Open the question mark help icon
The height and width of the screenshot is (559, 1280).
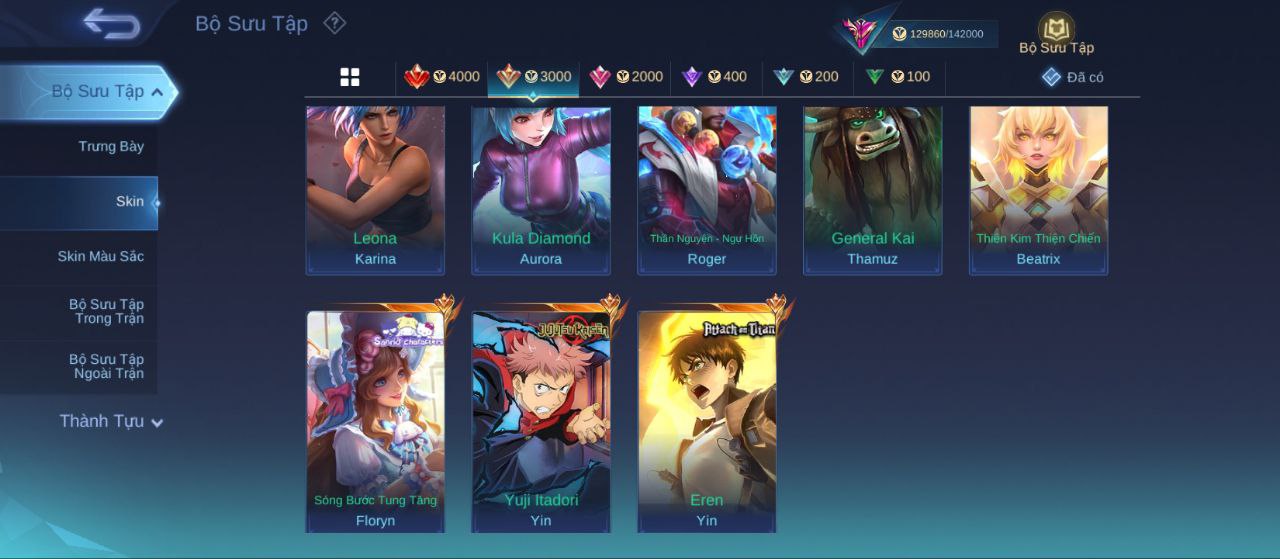(x=335, y=23)
